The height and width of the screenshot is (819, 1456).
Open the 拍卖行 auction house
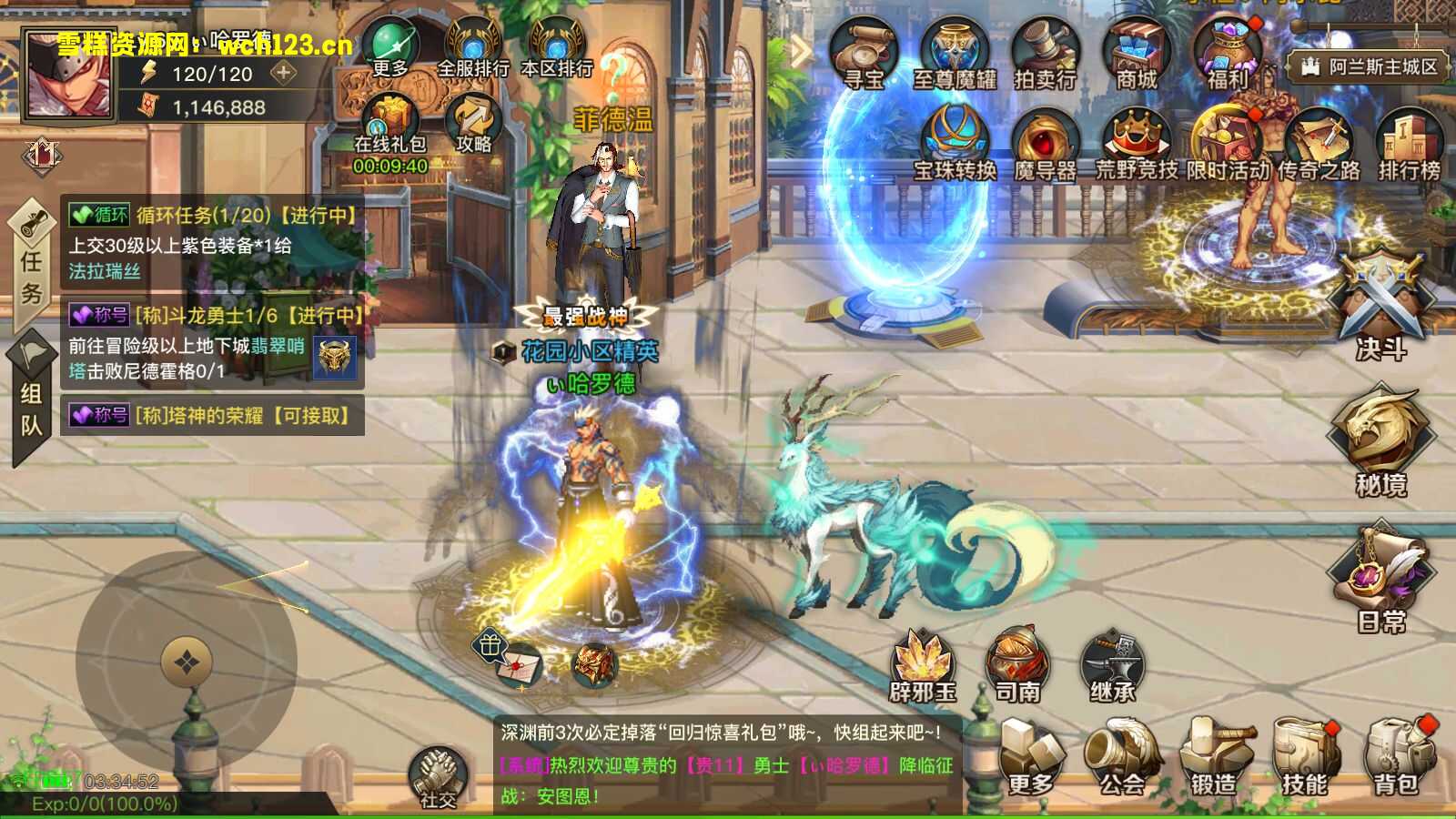[x=1046, y=53]
